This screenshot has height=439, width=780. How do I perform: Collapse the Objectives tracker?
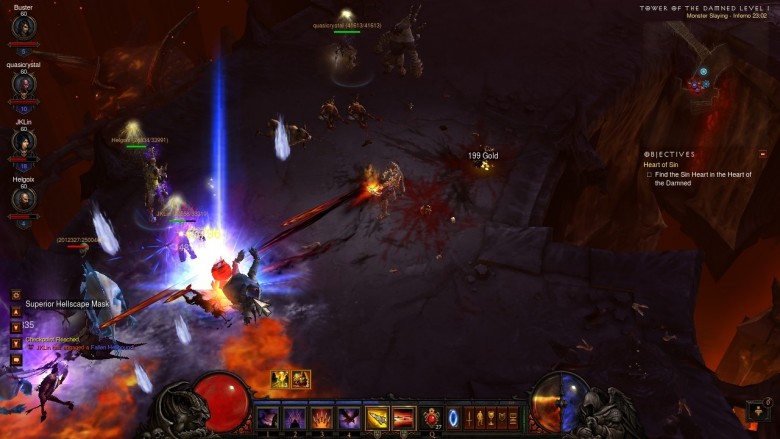pyautogui.click(x=763, y=154)
